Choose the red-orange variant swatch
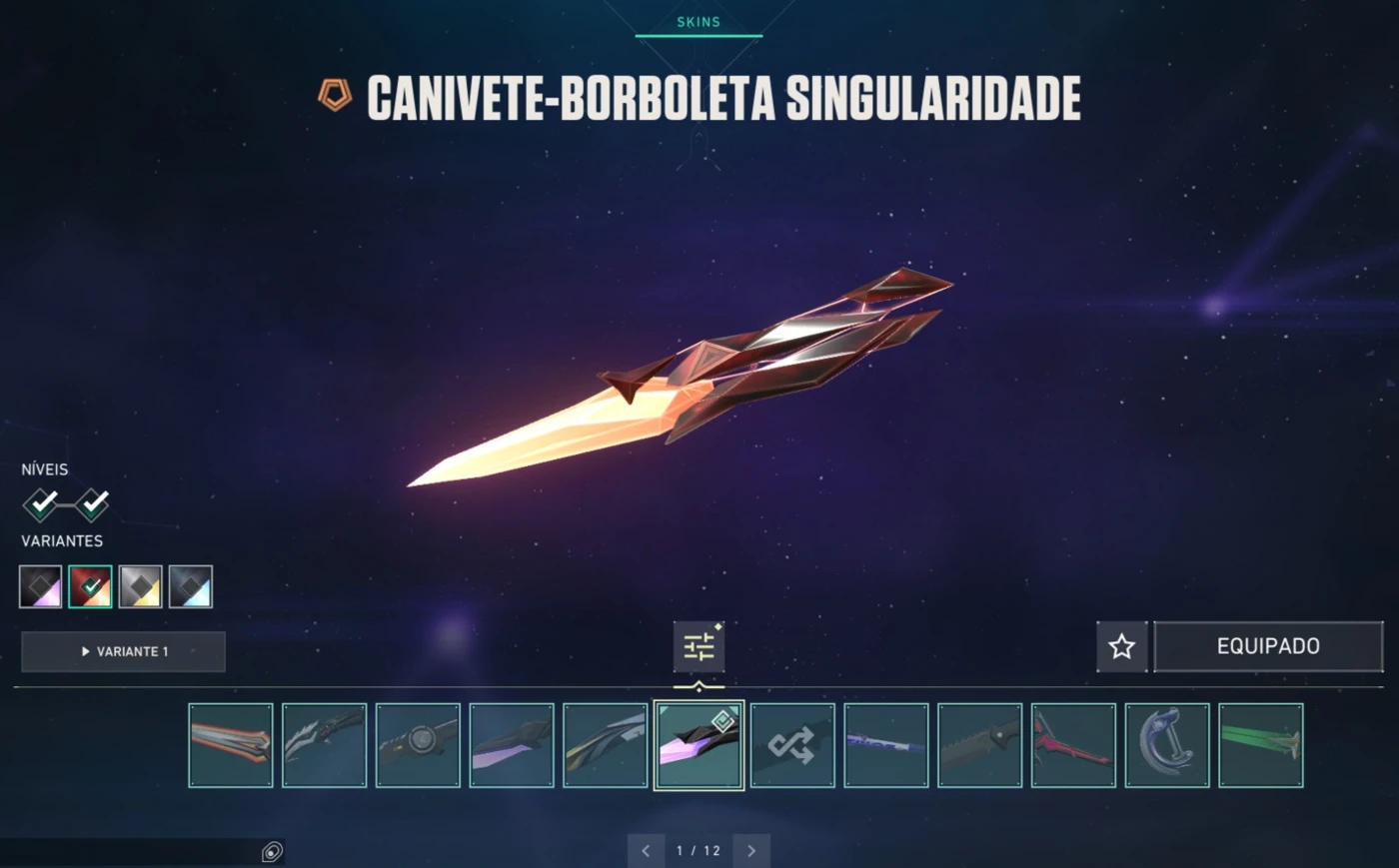 [90, 586]
